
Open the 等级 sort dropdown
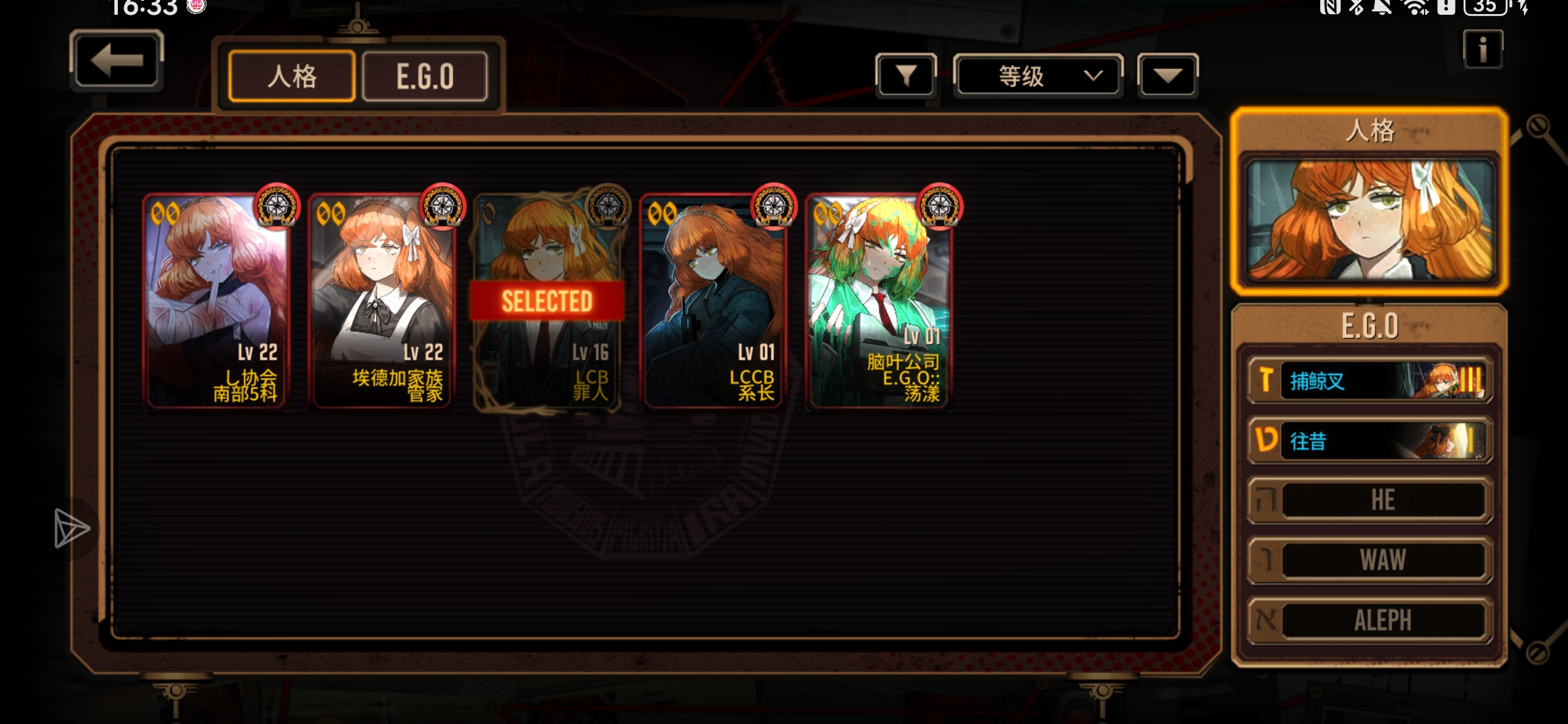point(1037,76)
